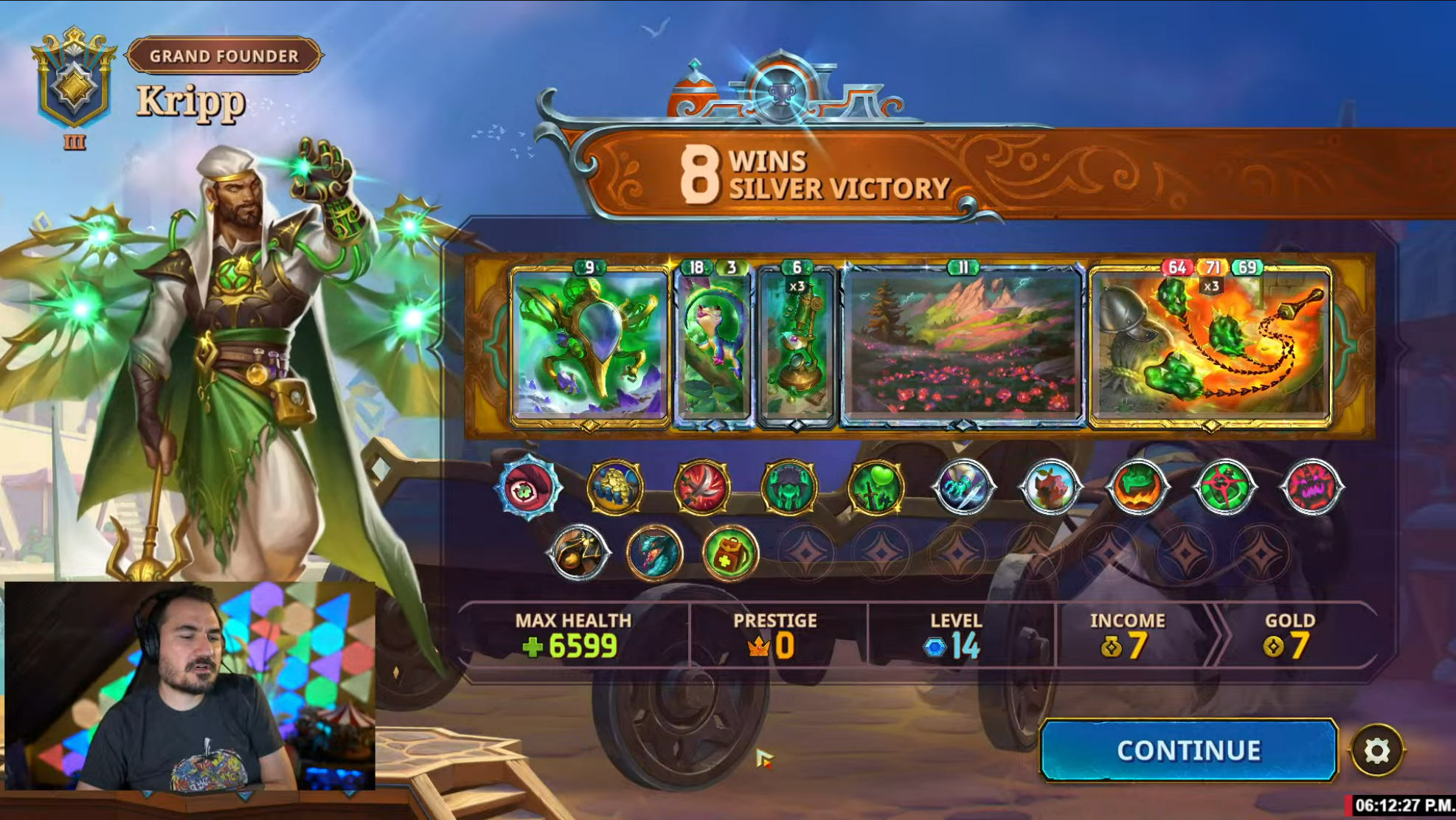The height and width of the screenshot is (820, 1456).
Task: Inspect the crossed blades red skill
Action: point(702,487)
